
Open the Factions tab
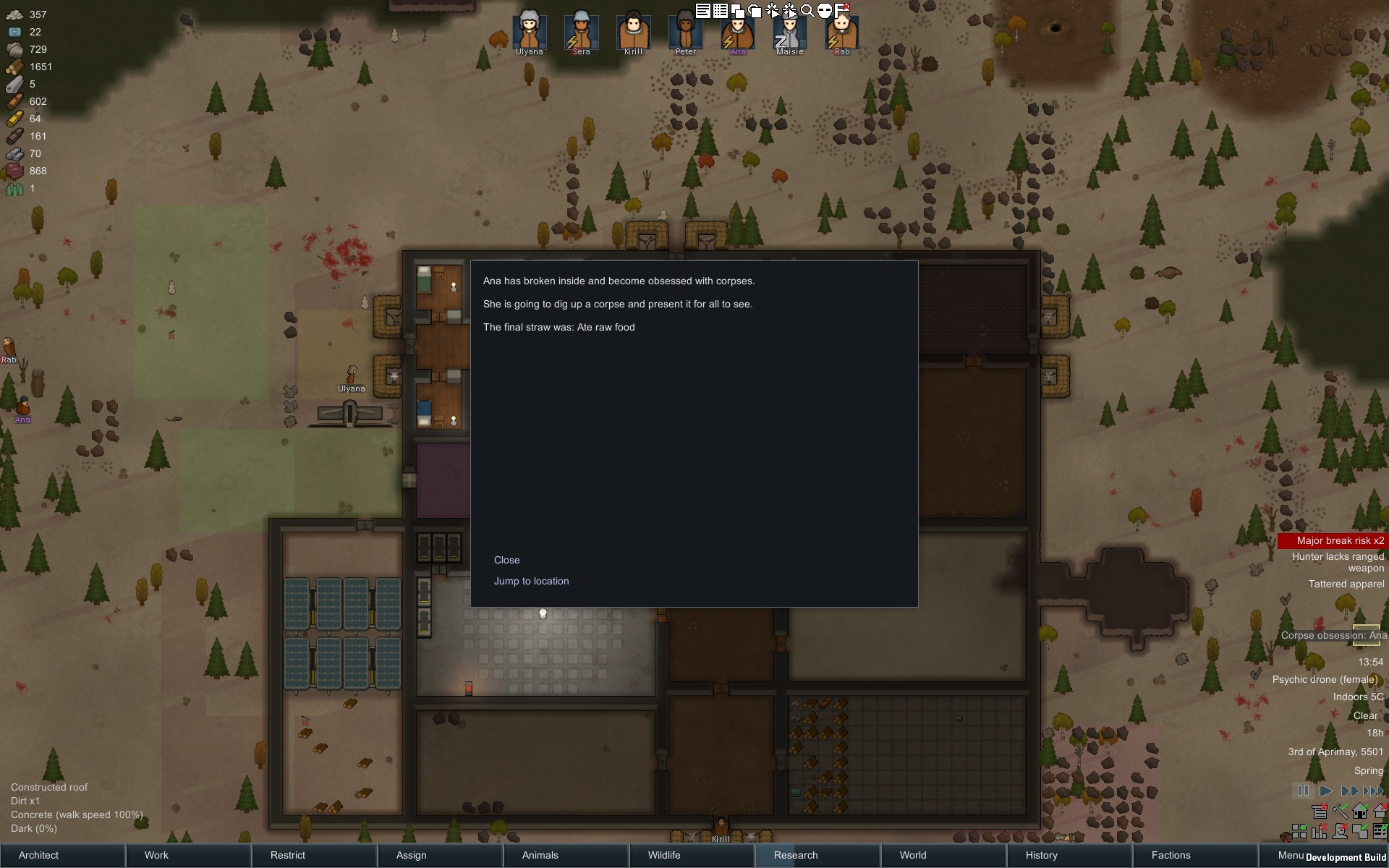[1170, 855]
